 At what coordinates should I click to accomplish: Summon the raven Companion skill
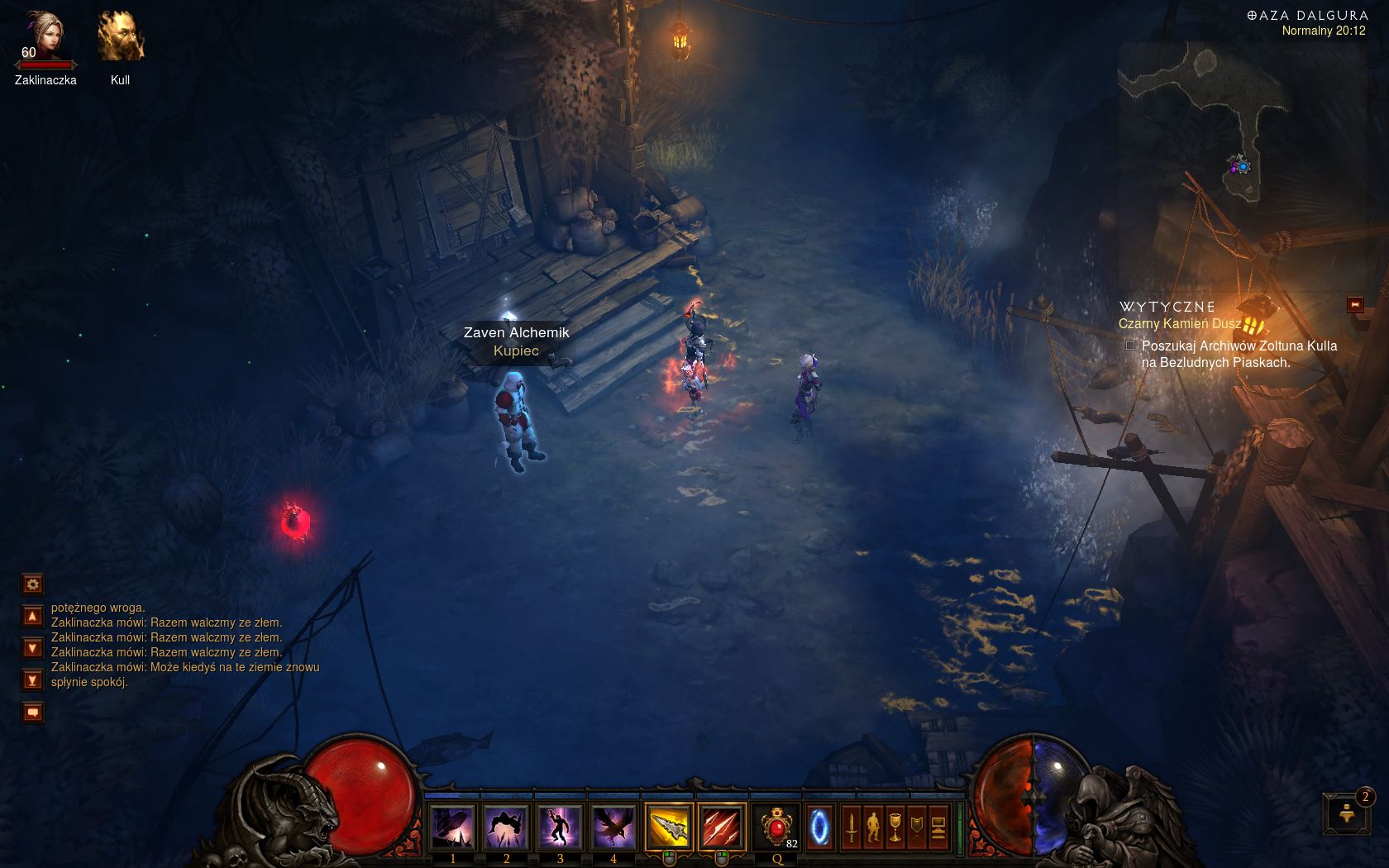click(613, 826)
